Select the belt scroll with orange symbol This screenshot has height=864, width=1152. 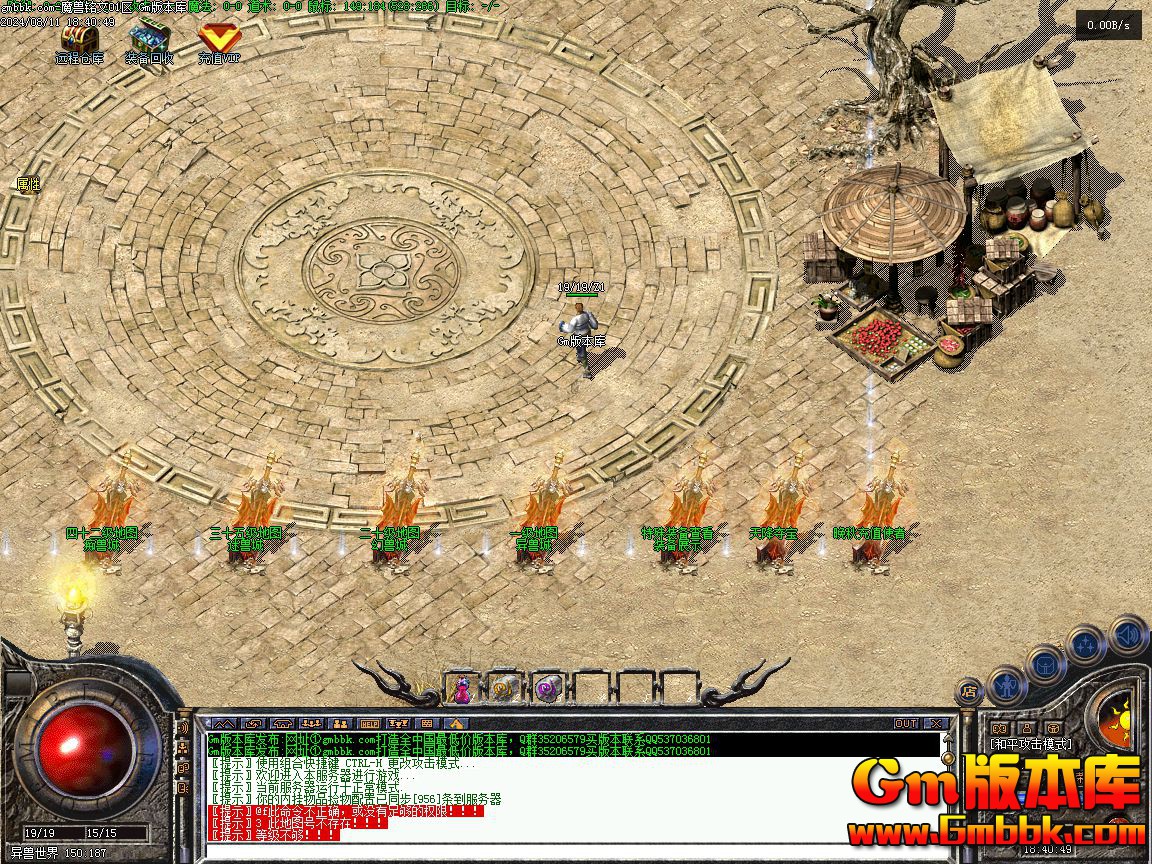(504, 688)
